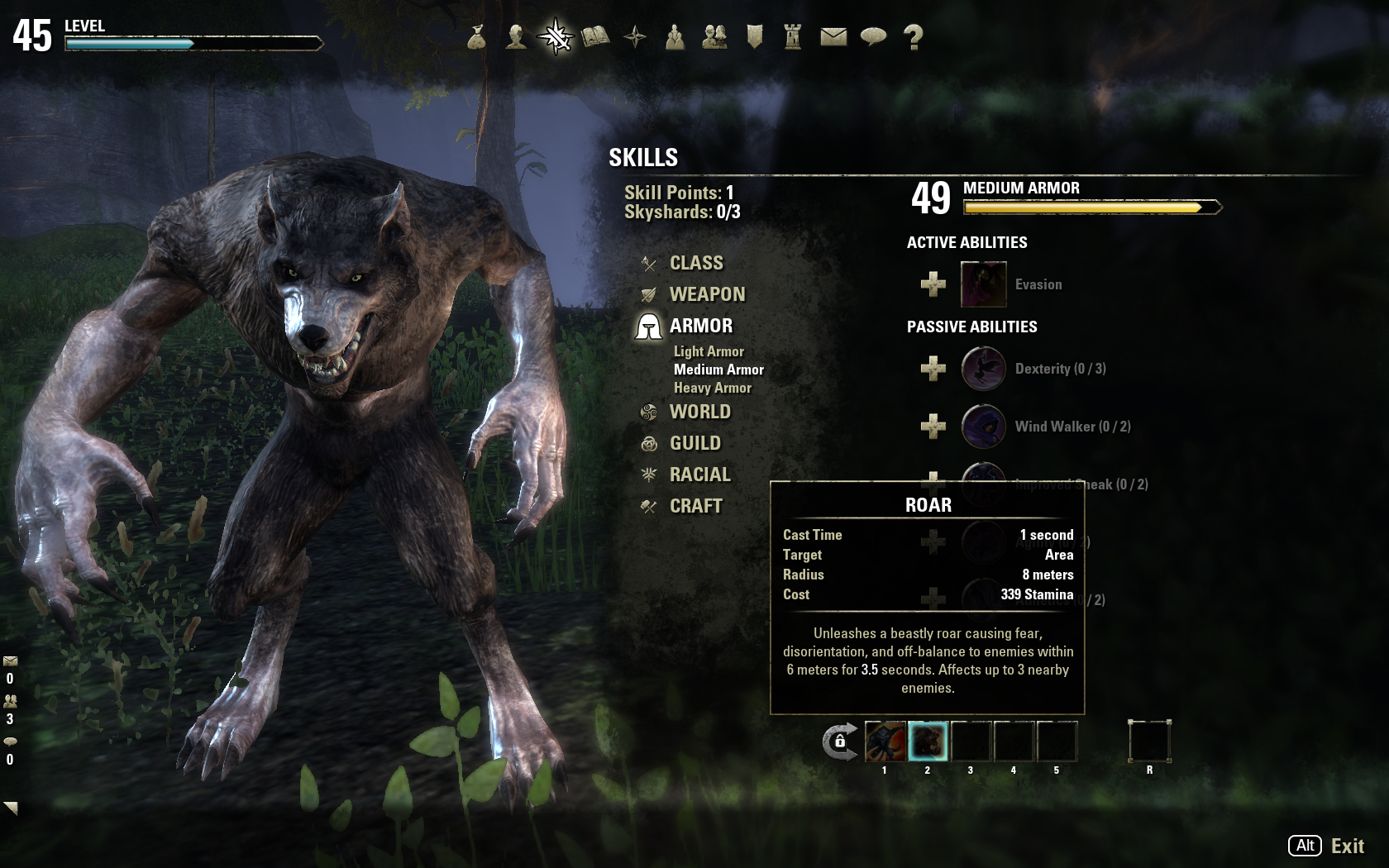Click the plus button beside Evasion
1389x868 pixels.
(933, 284)
